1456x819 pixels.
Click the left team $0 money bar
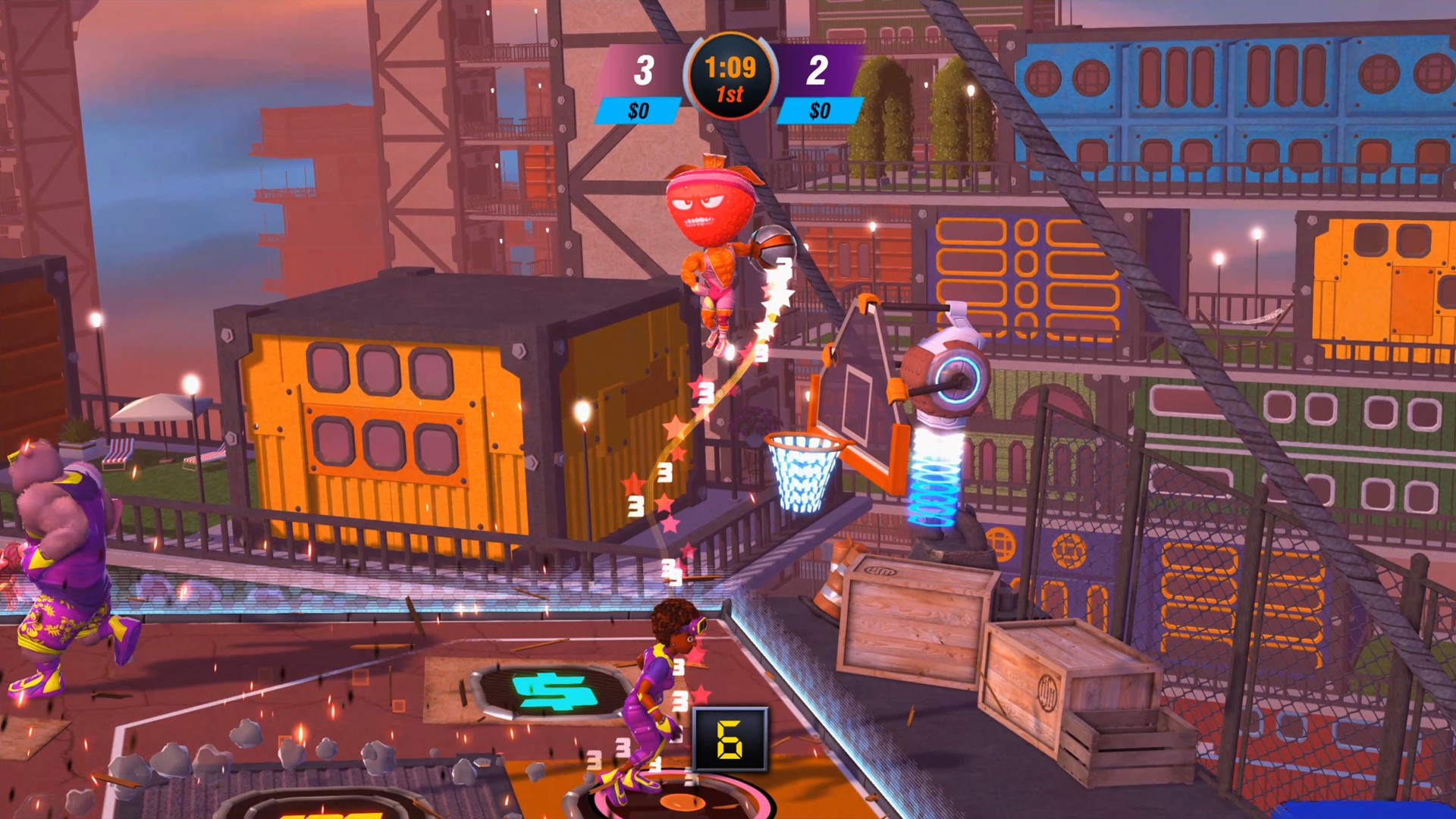pyautogui.click(x=639, y=111)
